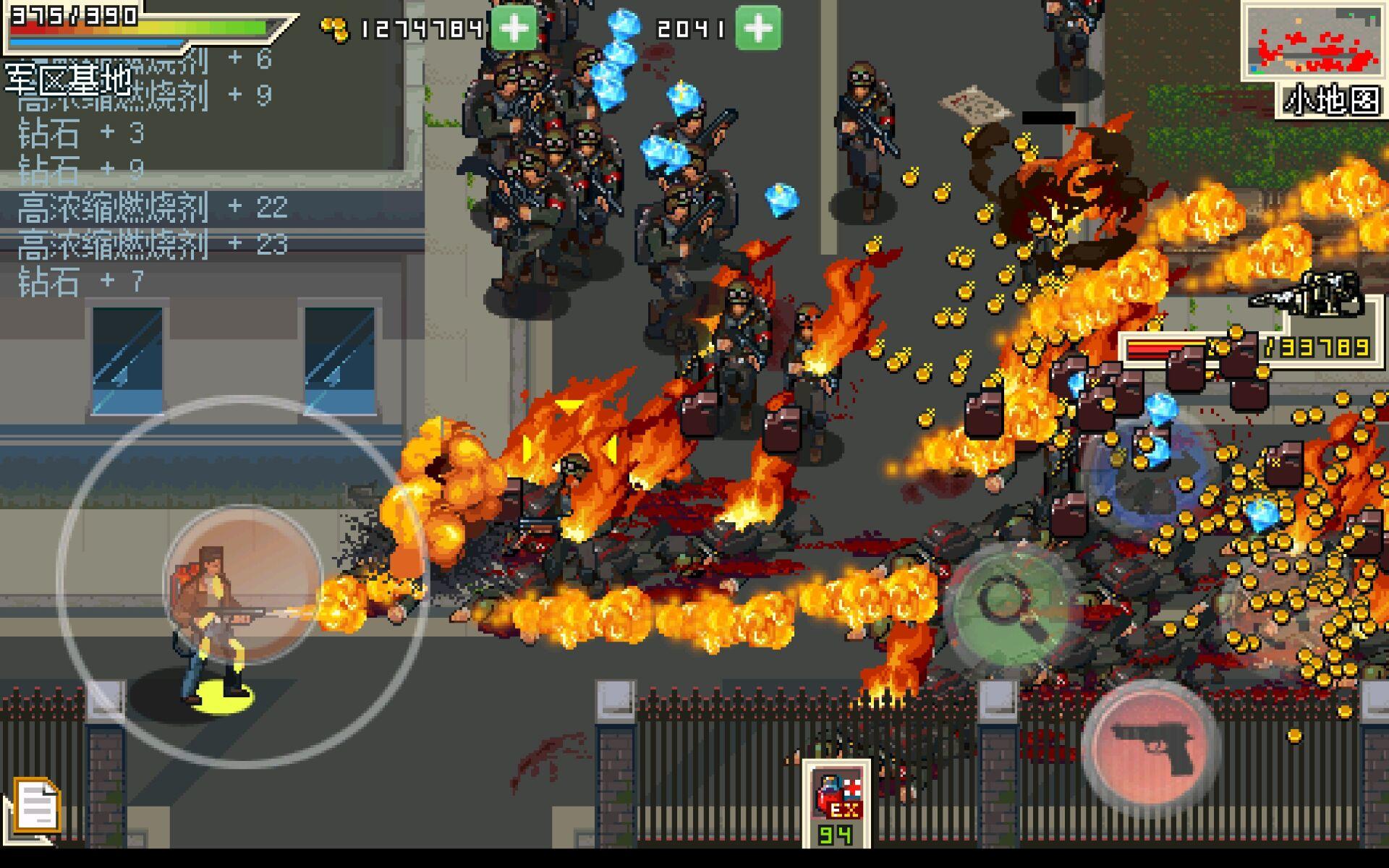Open the quest log document icon

click(38, 804)
